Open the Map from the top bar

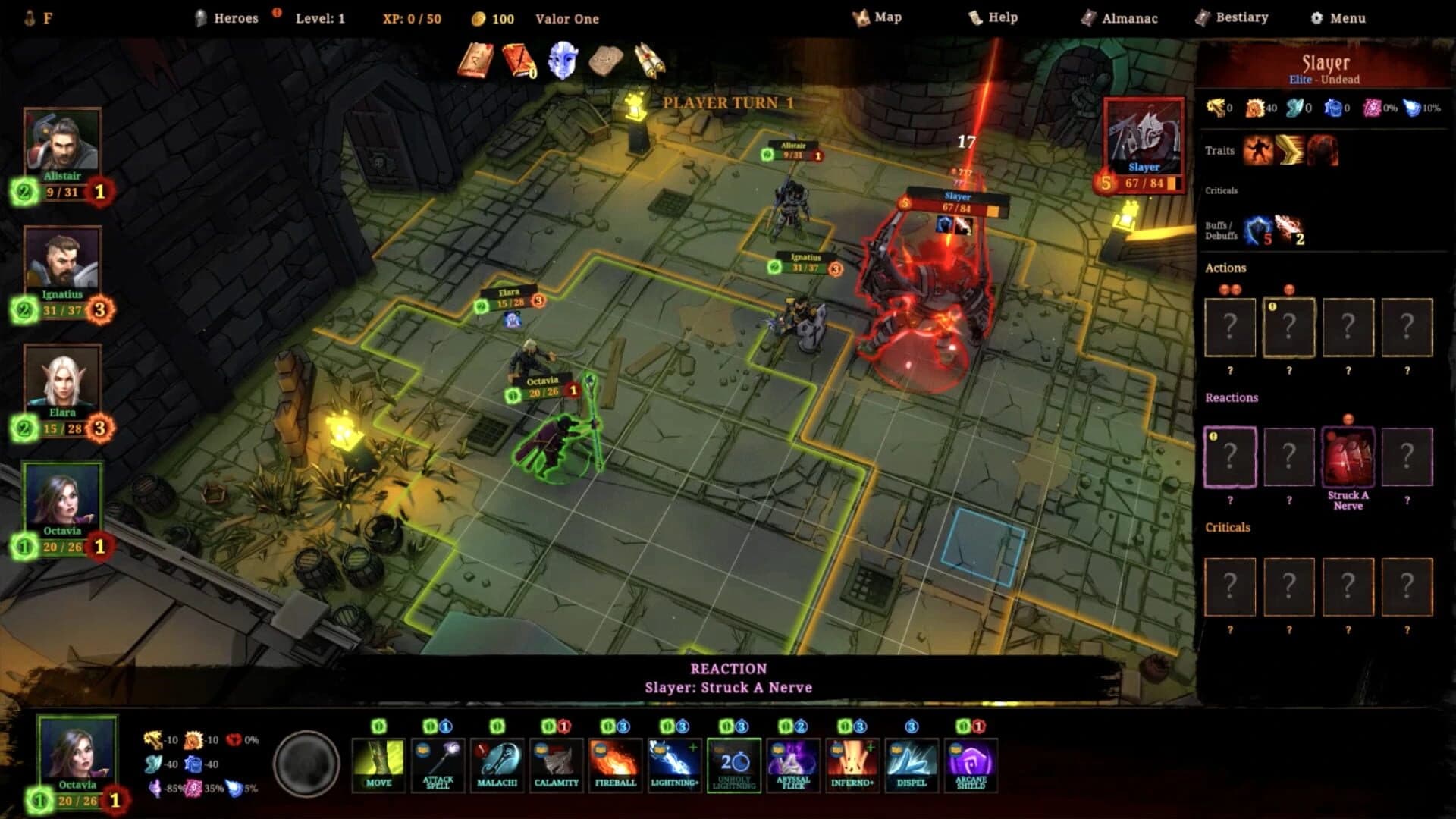885,17
